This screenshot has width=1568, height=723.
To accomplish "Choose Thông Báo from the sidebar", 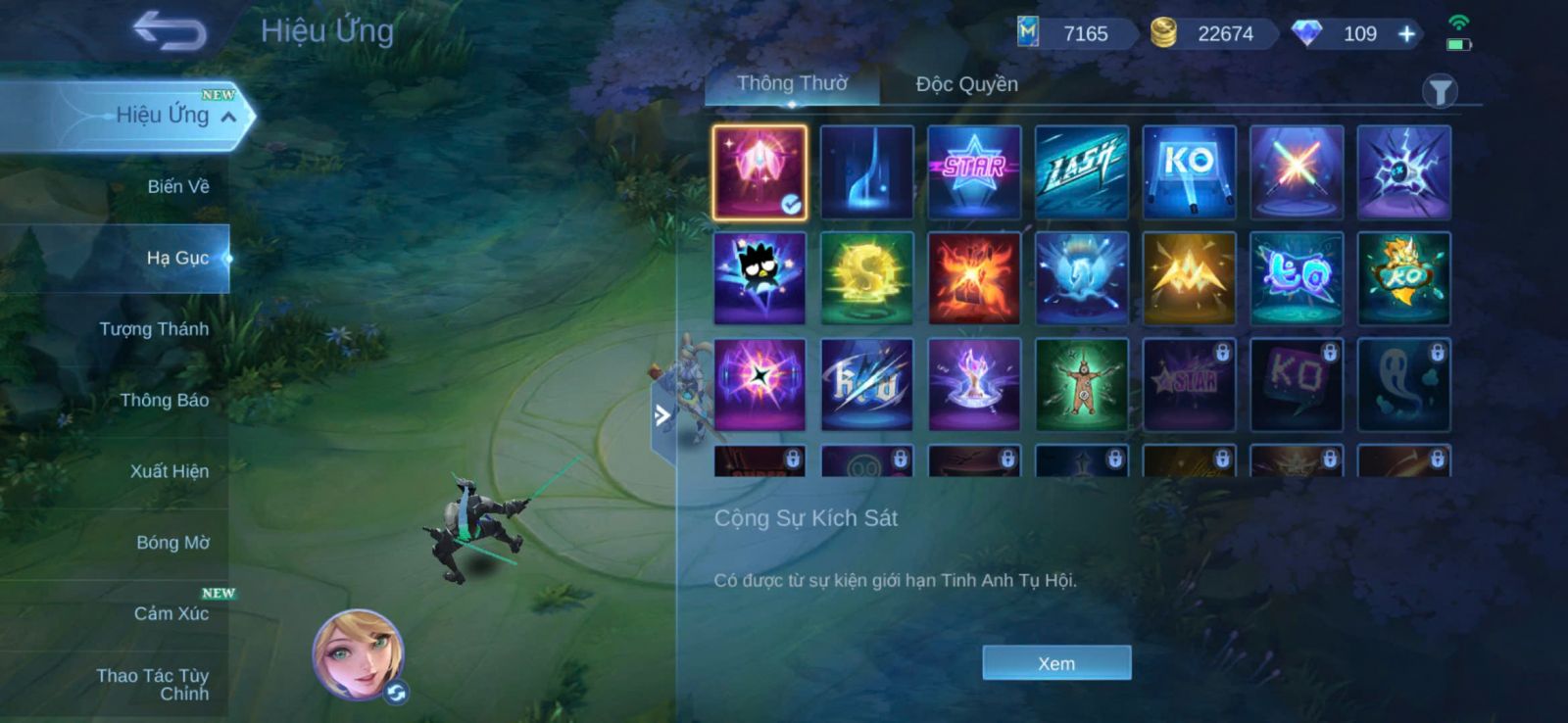I will coord(164,400).
